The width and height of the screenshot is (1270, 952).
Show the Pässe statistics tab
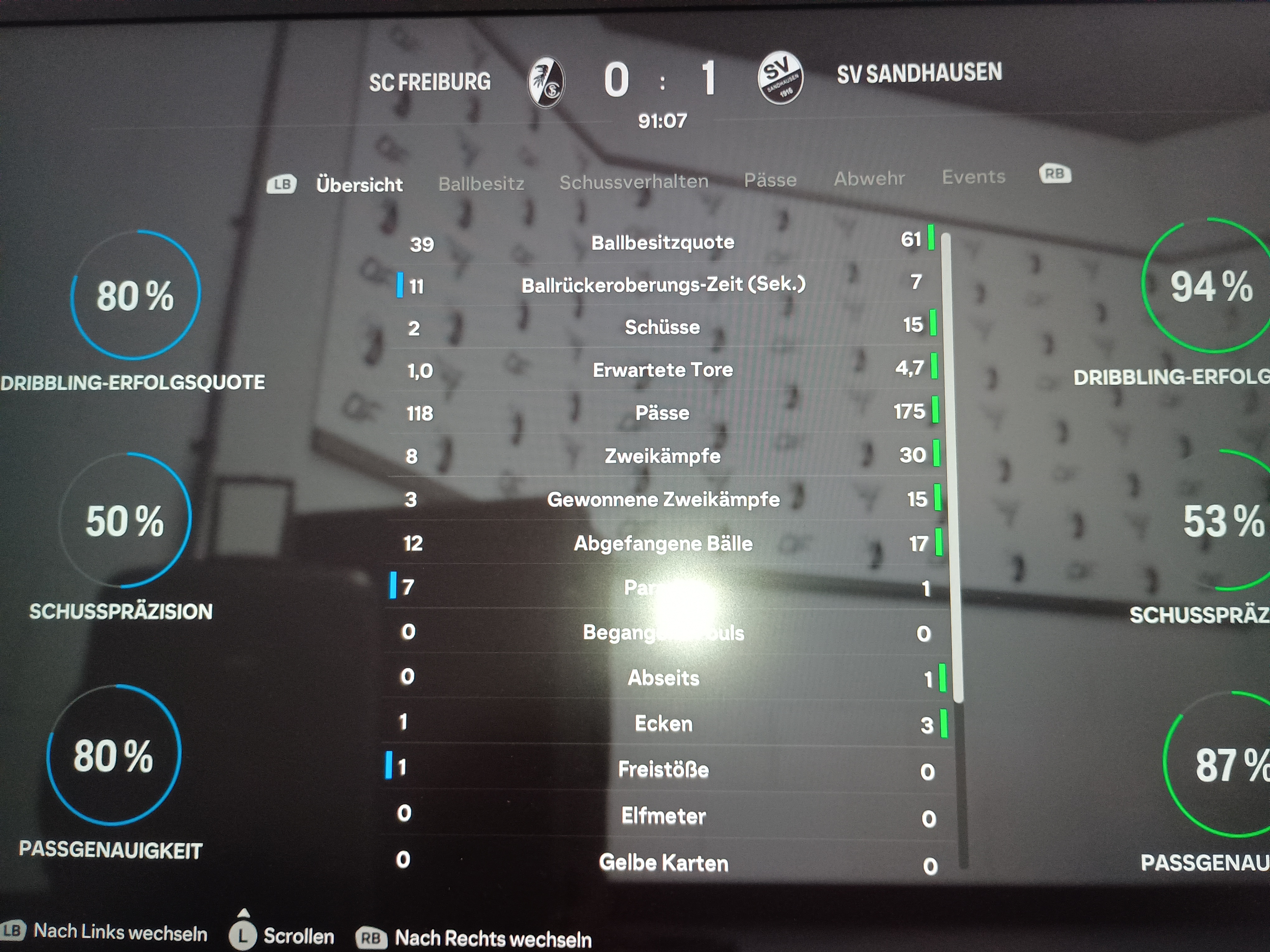coord(770,180)
